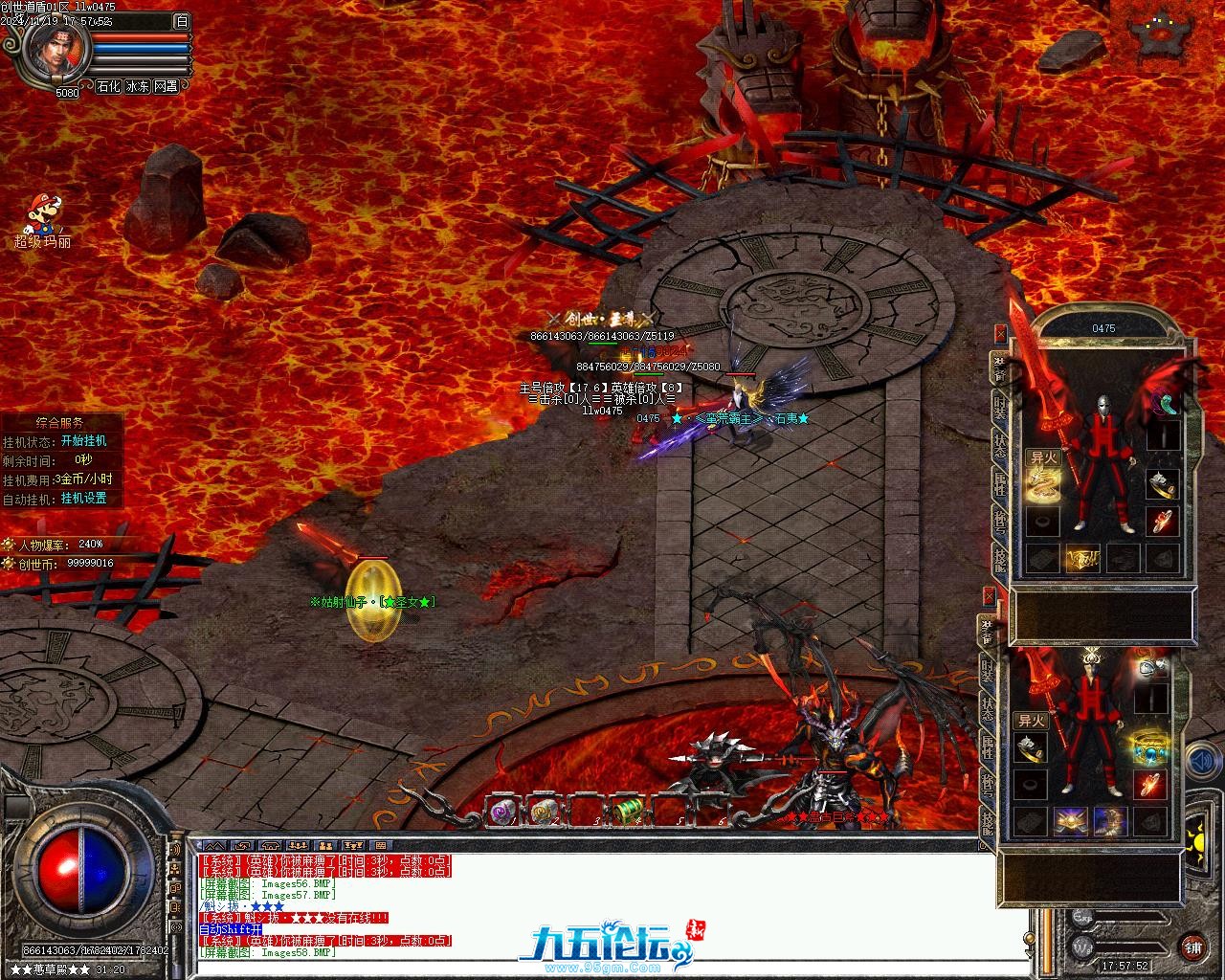1225x980 pixels.
Task: Close the upper character equipment panel
Action: pos(1001,334)
